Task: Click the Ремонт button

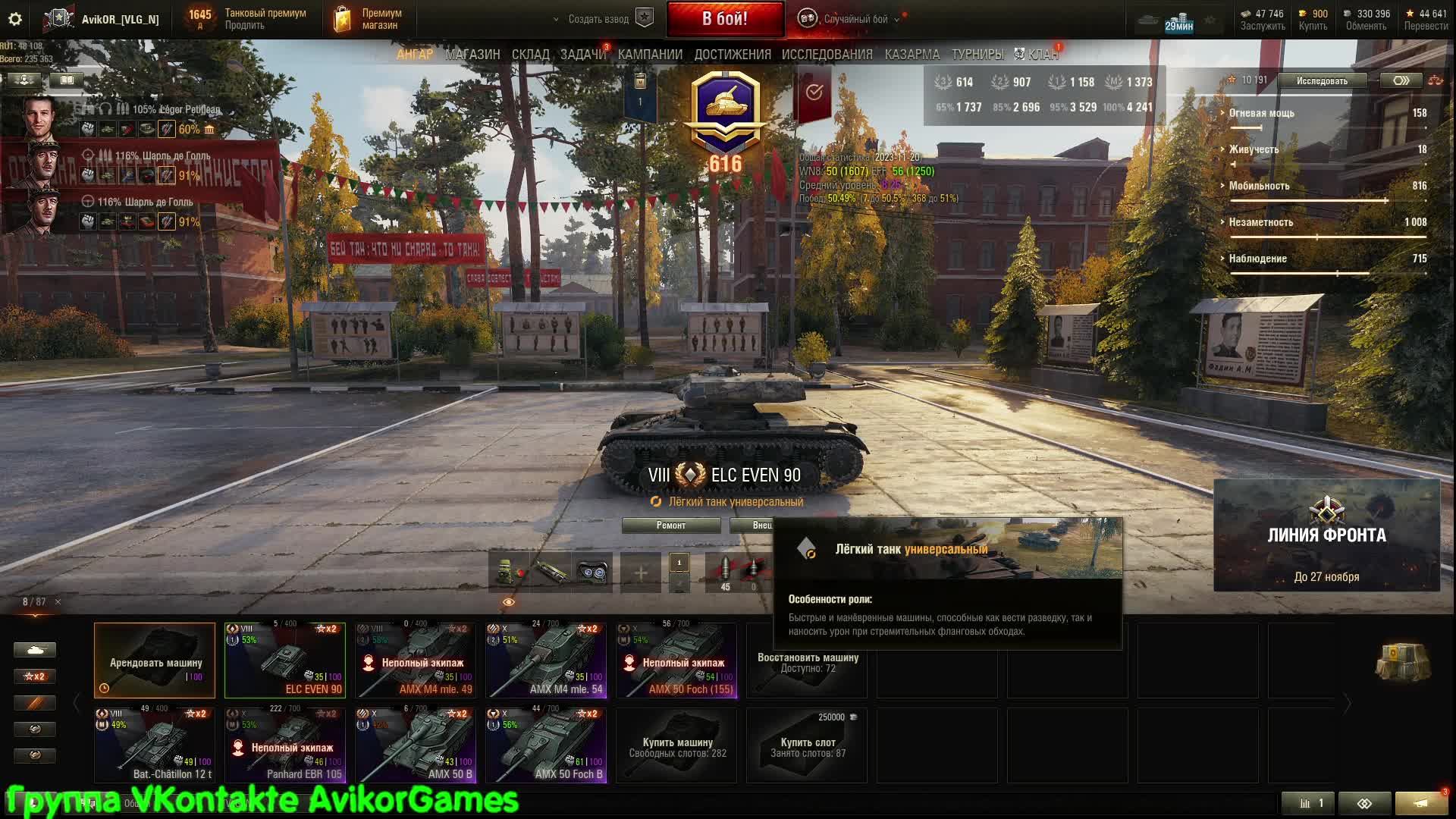Action: [670, 526]
